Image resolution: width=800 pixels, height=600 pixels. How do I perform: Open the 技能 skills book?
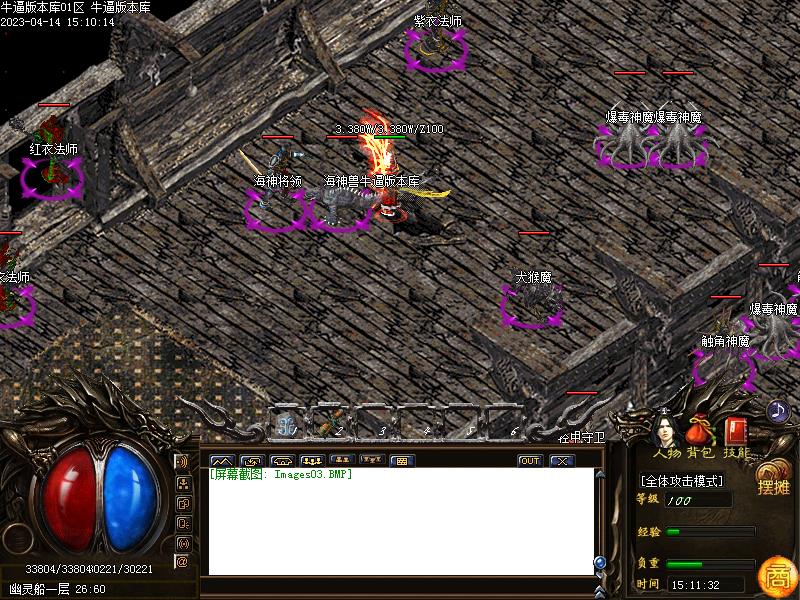[x=736, y=433]
